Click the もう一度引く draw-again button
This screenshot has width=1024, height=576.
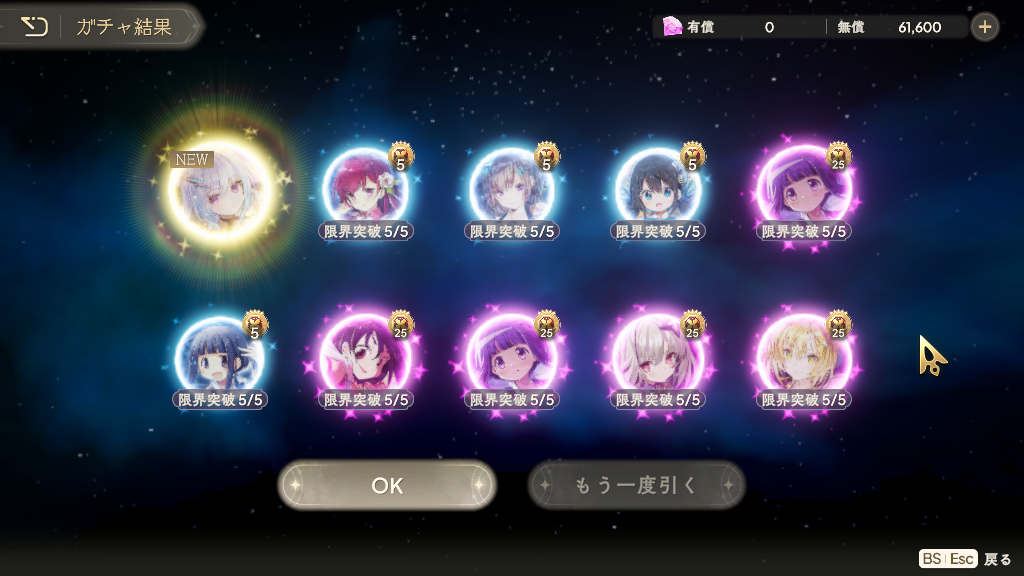(636, 485)
